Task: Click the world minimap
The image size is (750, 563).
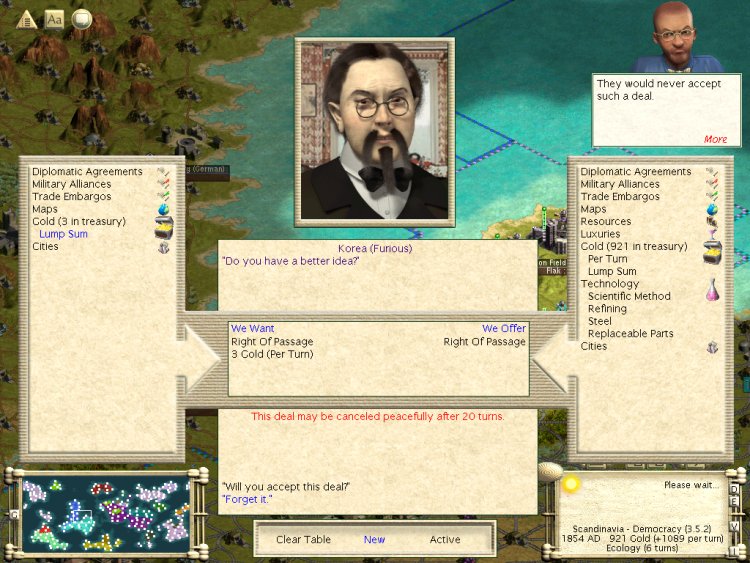Action: click(105, 513)
